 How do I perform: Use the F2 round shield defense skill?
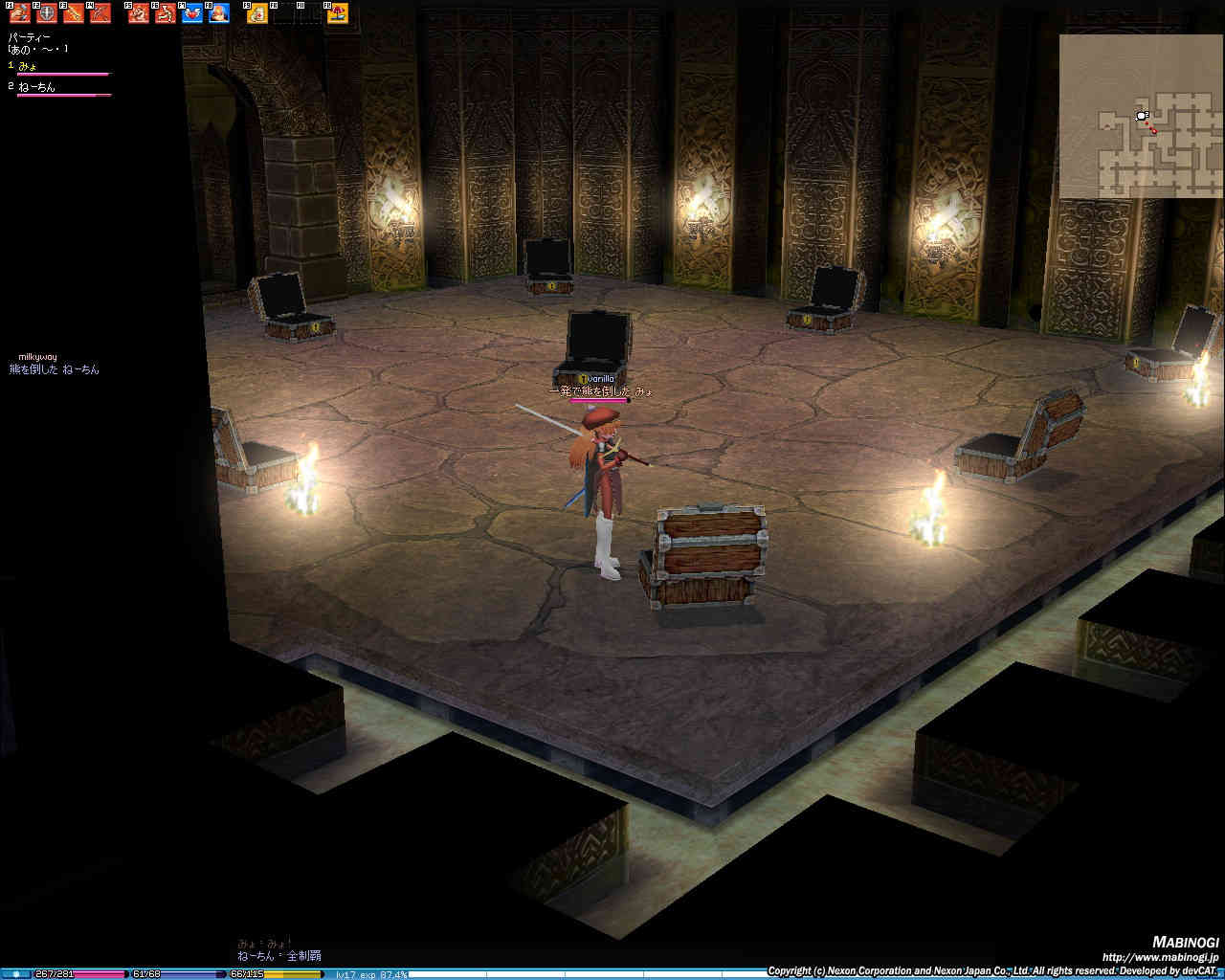coord(46,13)
